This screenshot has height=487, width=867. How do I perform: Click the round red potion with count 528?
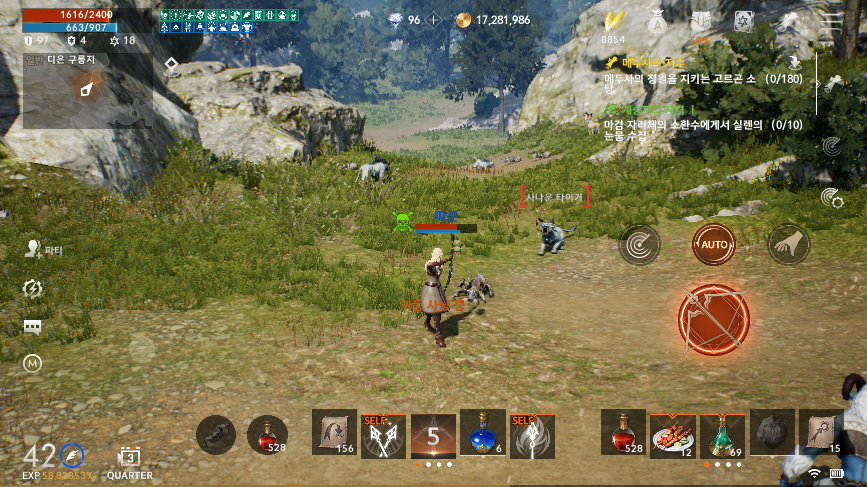pyautogui.click(x=267, y=435)
